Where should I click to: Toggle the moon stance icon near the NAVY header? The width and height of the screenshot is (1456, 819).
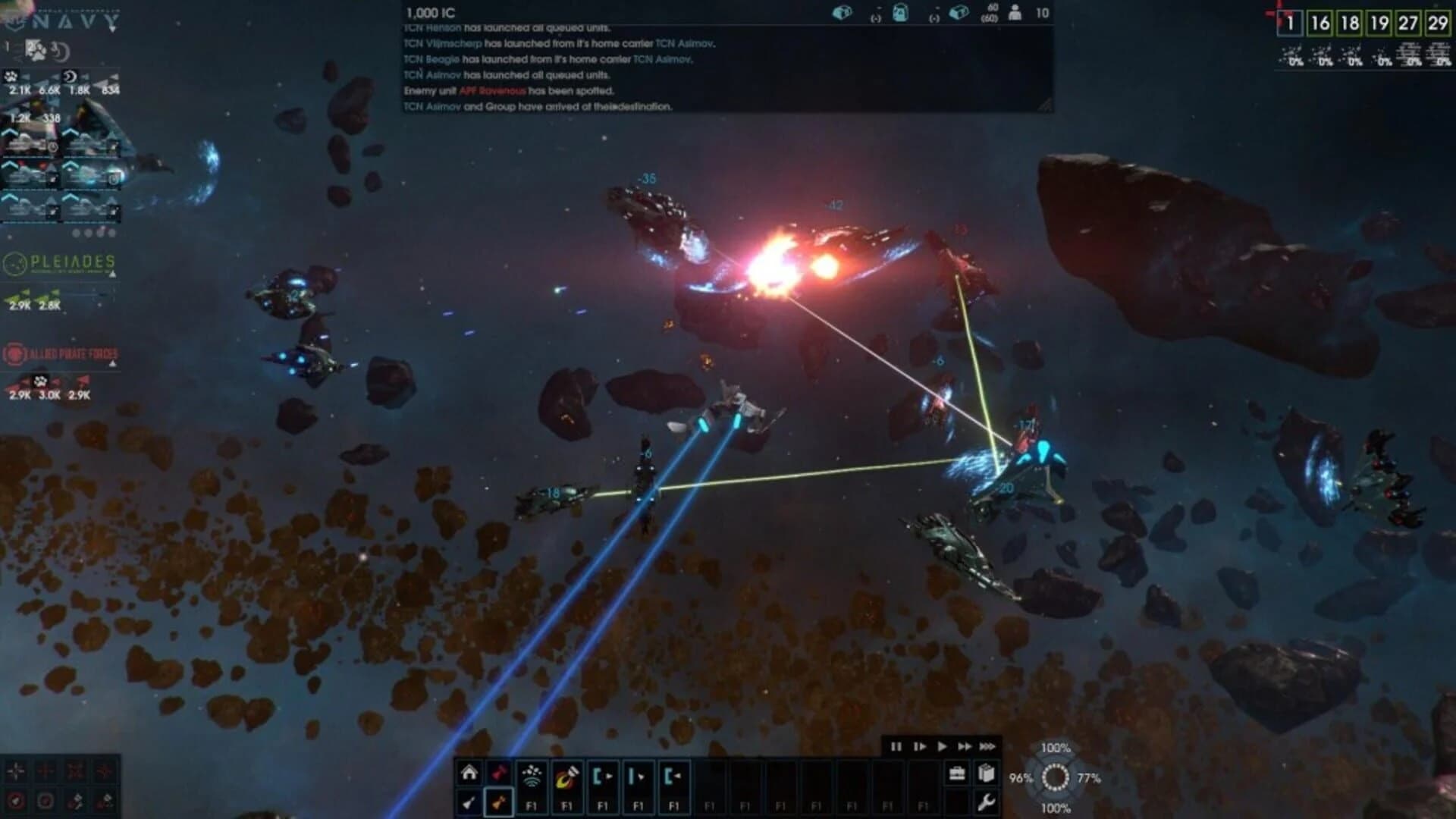pos(59,52)
